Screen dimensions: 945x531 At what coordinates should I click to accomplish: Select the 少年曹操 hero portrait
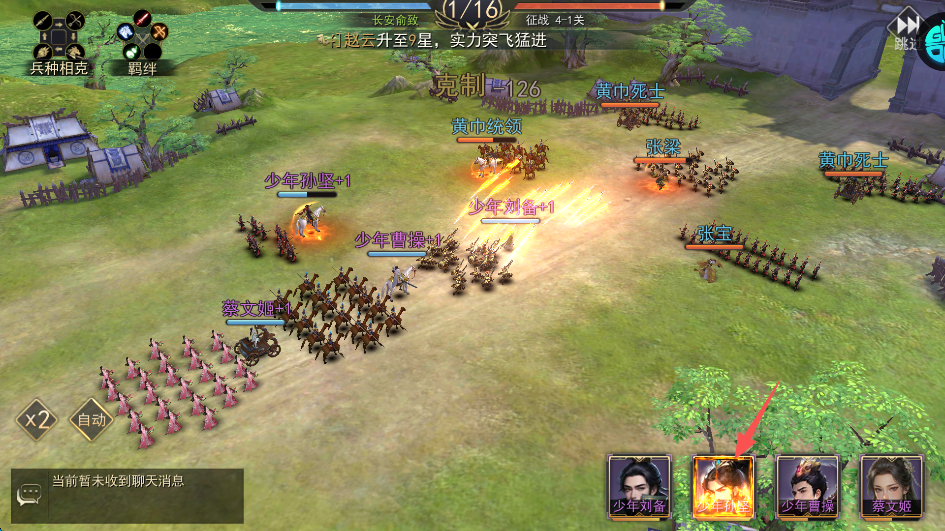[807, 486]
